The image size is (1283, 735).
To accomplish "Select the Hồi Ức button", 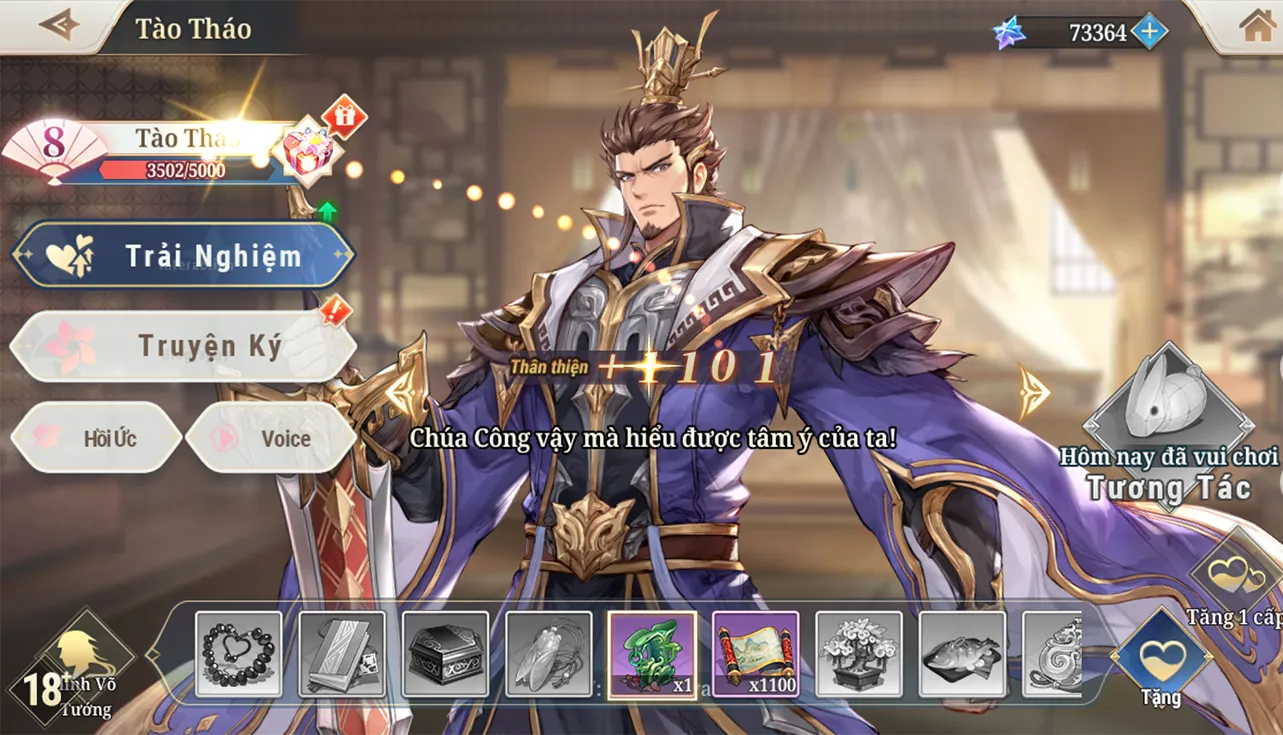I will 96,438.
